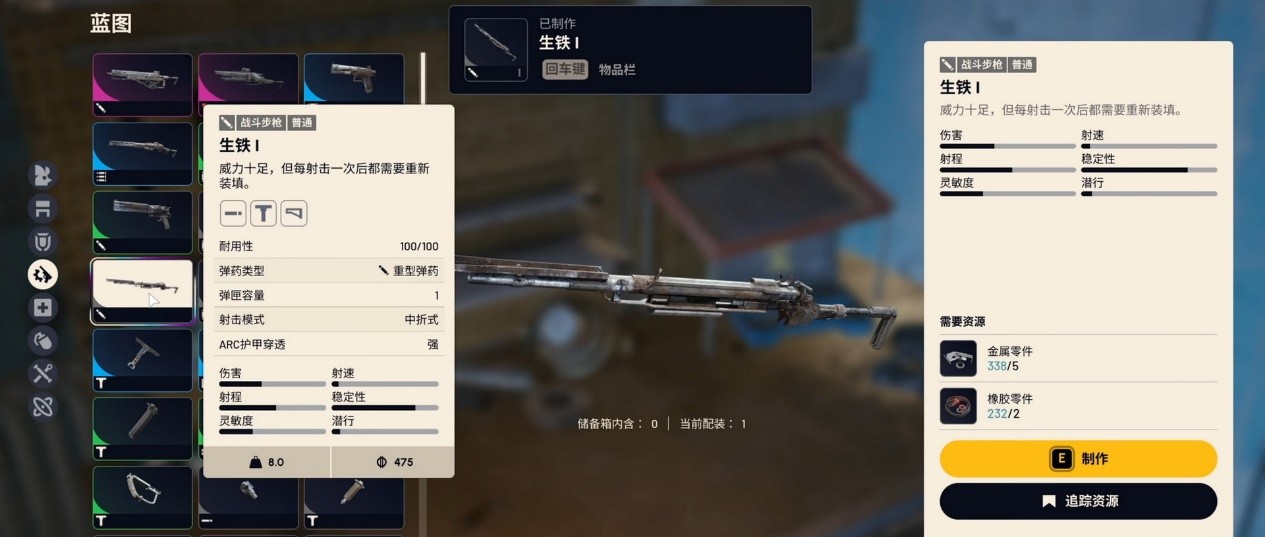This screenshot has height=537, width=1265.
Task: Pick the green revolver blueprint slot
Action: 142,221
